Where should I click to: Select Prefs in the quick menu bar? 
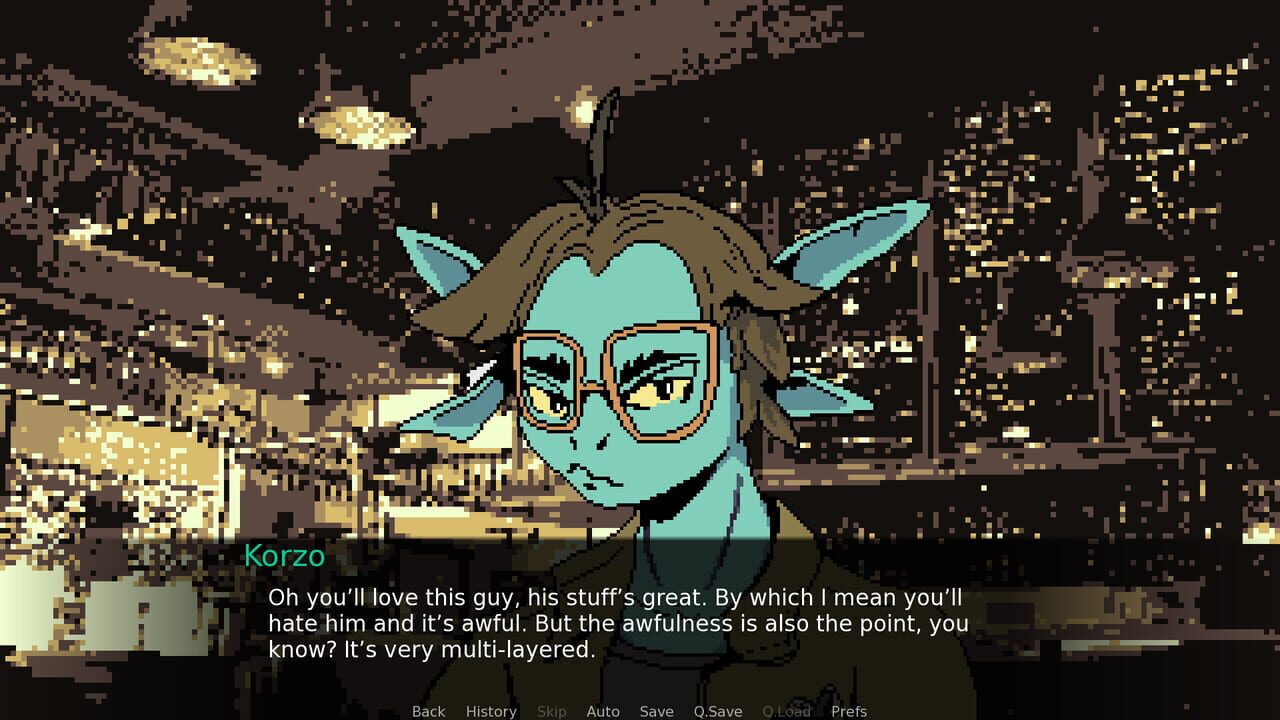pos(851,711)
